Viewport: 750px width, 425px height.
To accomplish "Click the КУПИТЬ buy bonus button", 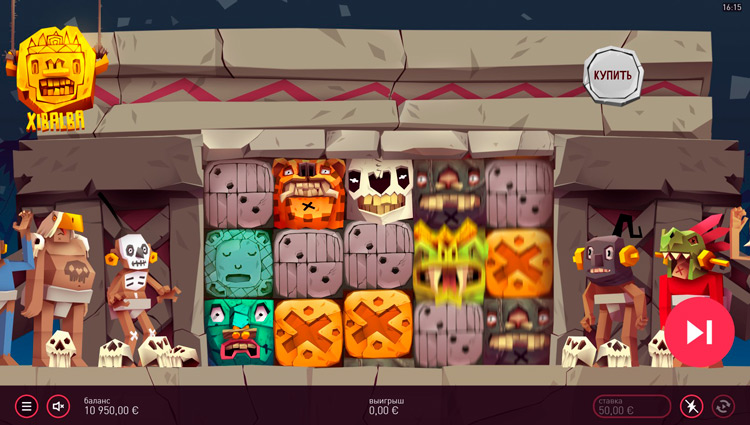I will pyautogui.click(x=612, y=75).
